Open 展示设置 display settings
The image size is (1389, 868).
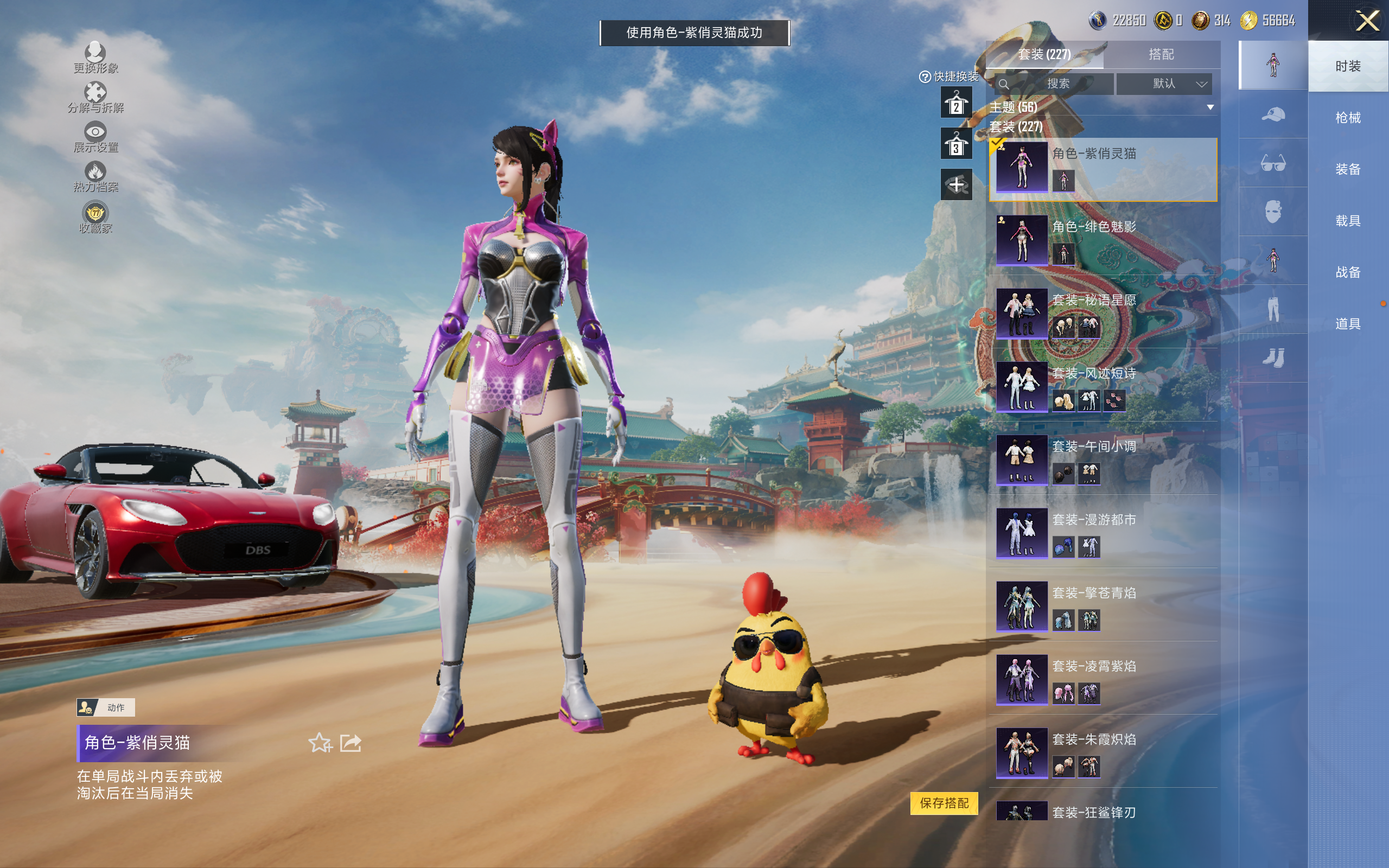click(x=95, y=137)
